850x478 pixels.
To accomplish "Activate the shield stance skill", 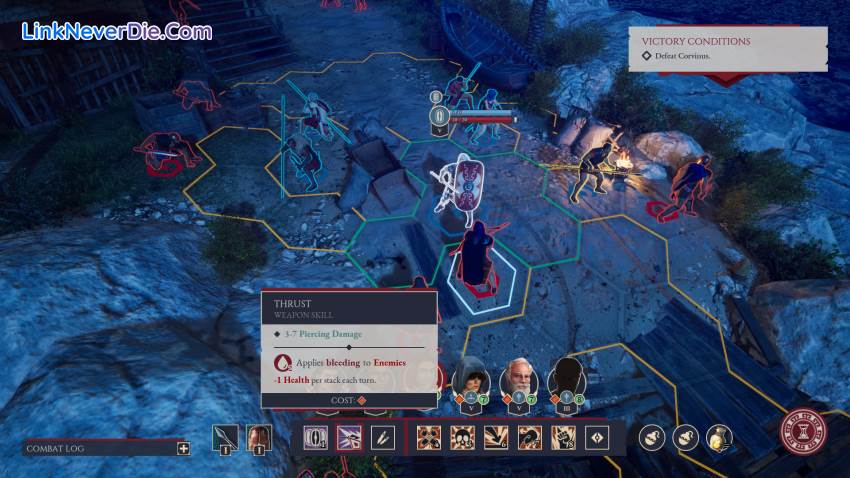I will point(316,437).
